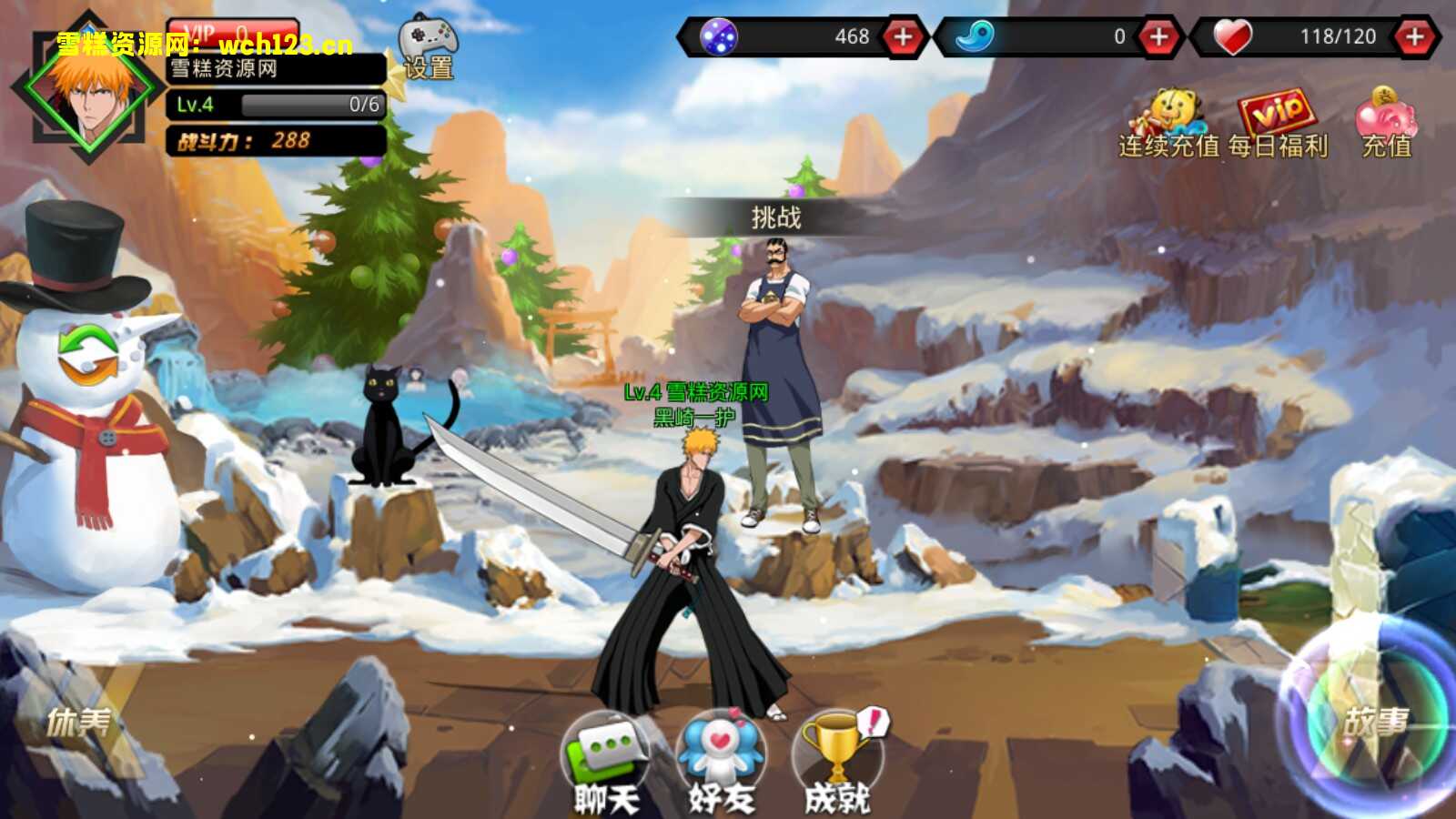Open the 休养 rest button

(80, 723)
